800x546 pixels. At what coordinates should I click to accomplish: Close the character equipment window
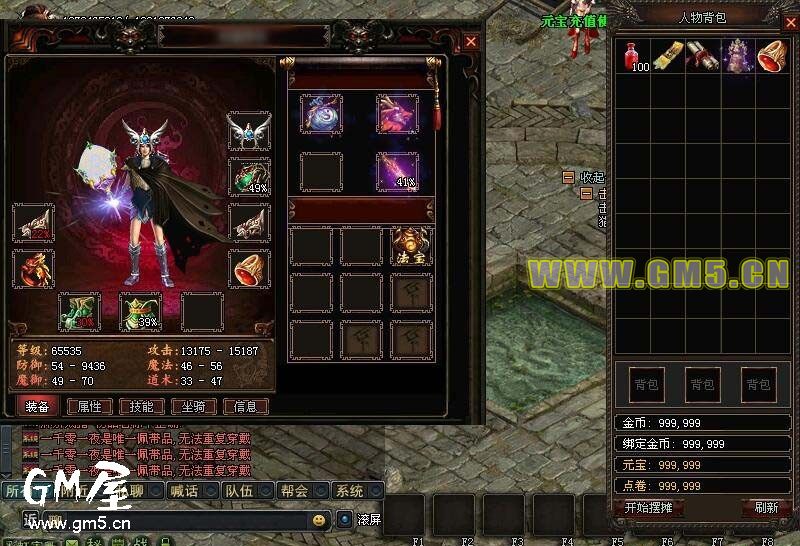pos(471,41)
